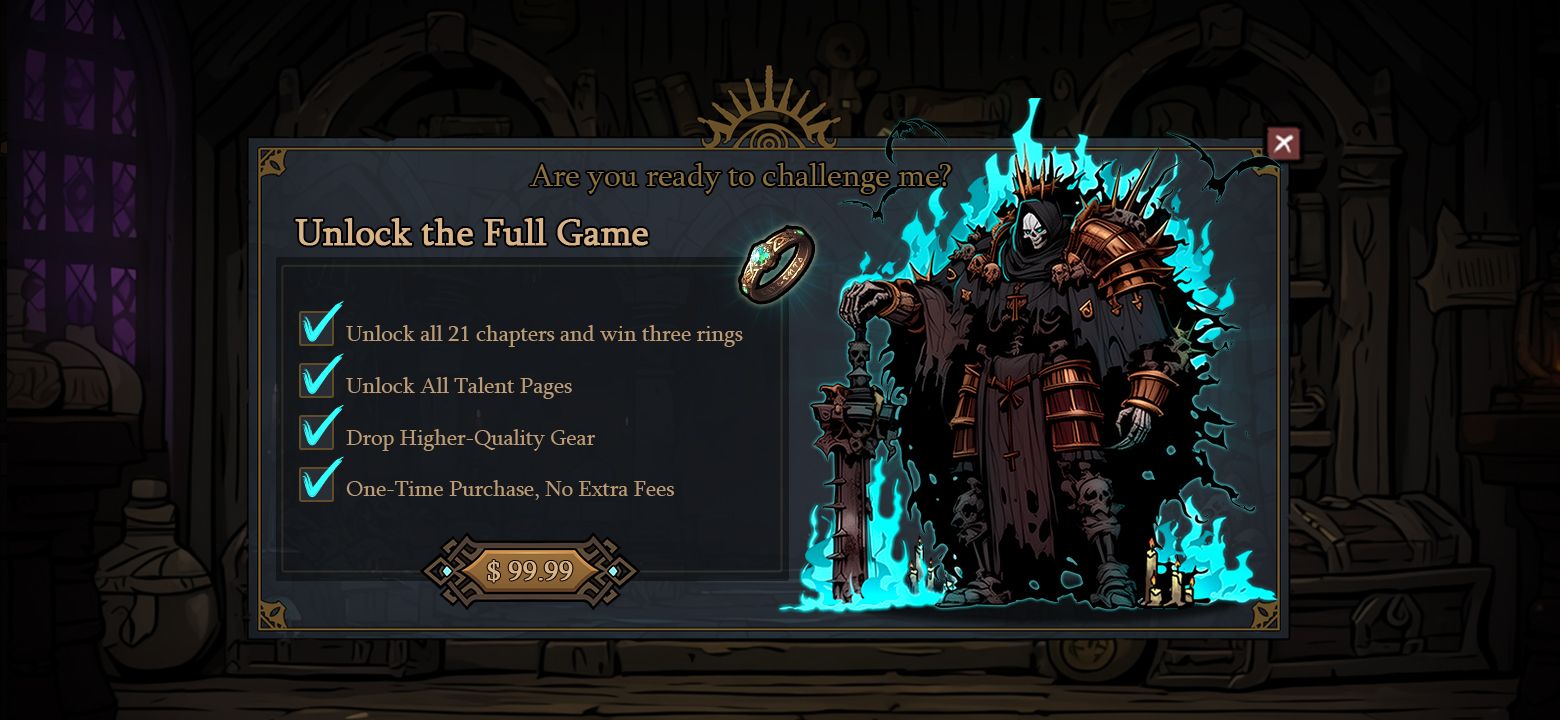This screenshot has height=720, width=1560.
Task: Close the Unlock the Full Game popup
Action: pos(1283,144)
